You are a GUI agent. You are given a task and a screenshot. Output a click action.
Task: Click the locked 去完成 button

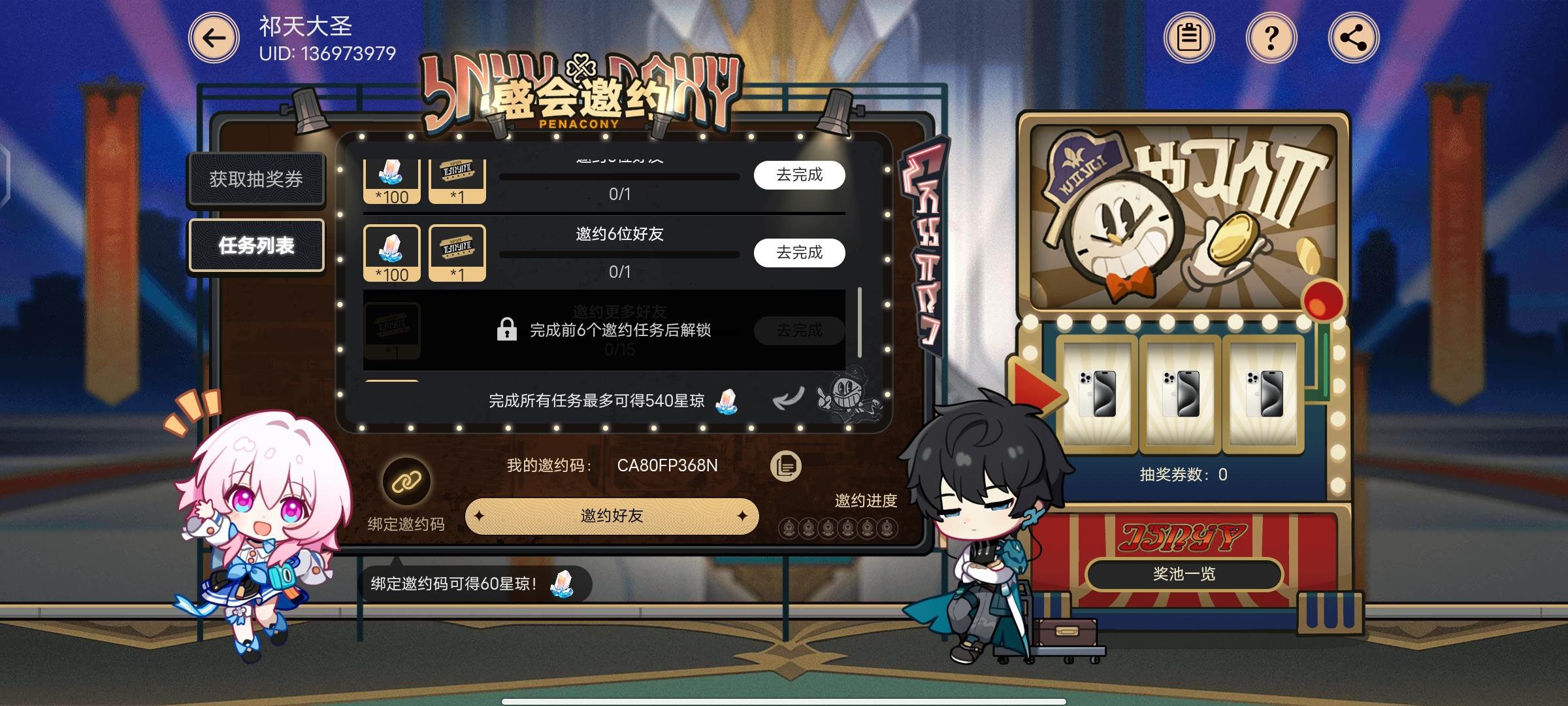(798, 331)
